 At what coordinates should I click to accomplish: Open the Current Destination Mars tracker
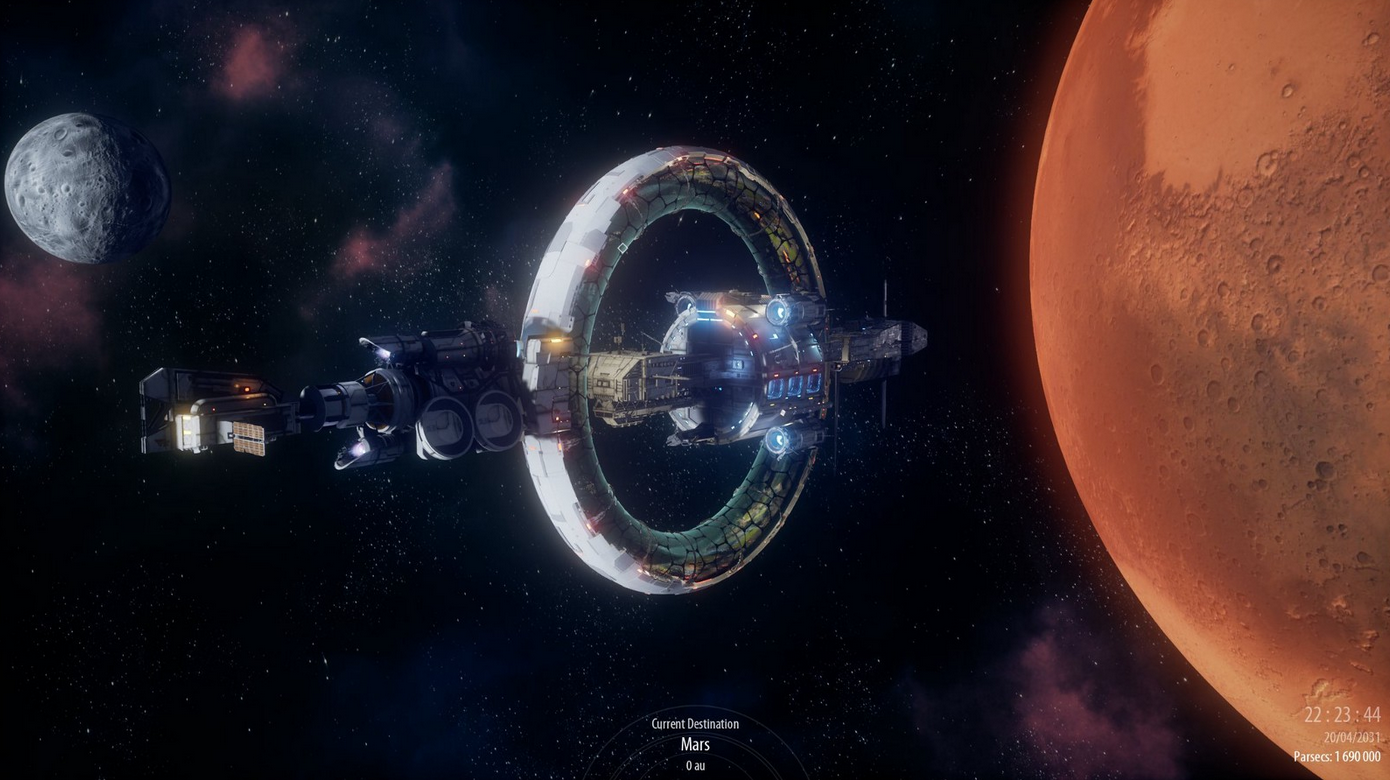coord(695,744)
